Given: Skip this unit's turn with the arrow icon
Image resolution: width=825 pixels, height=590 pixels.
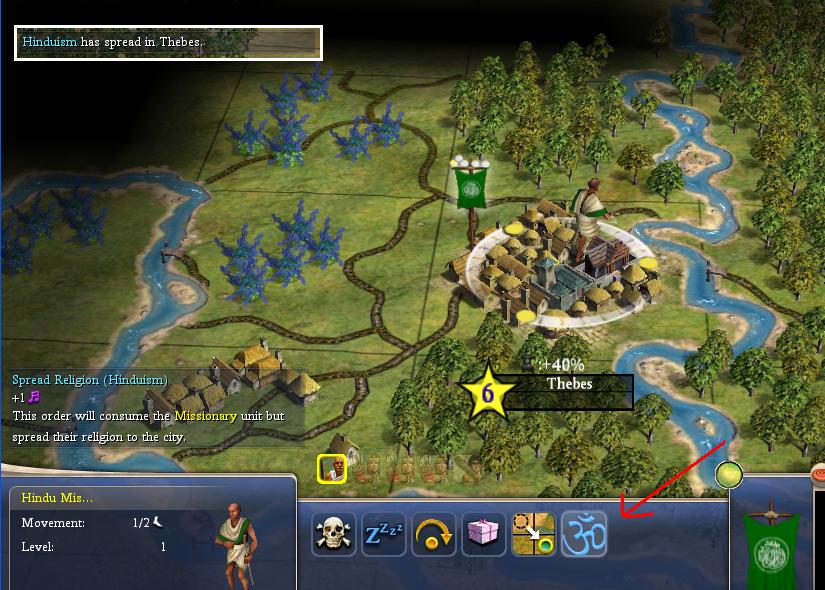Looking at the screenshot, I should [434, 534].
